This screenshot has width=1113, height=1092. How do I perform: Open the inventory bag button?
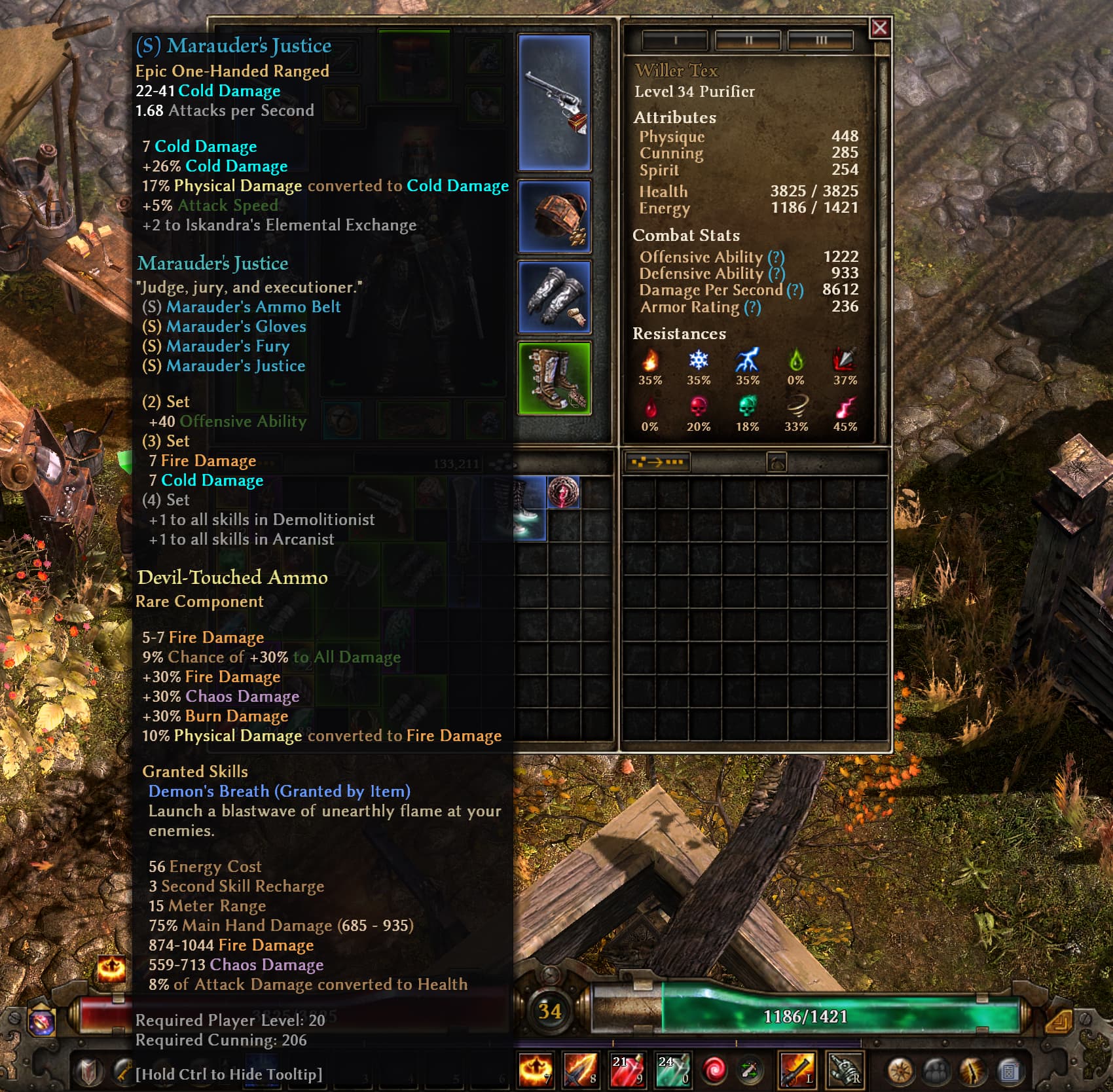[776, 463]
